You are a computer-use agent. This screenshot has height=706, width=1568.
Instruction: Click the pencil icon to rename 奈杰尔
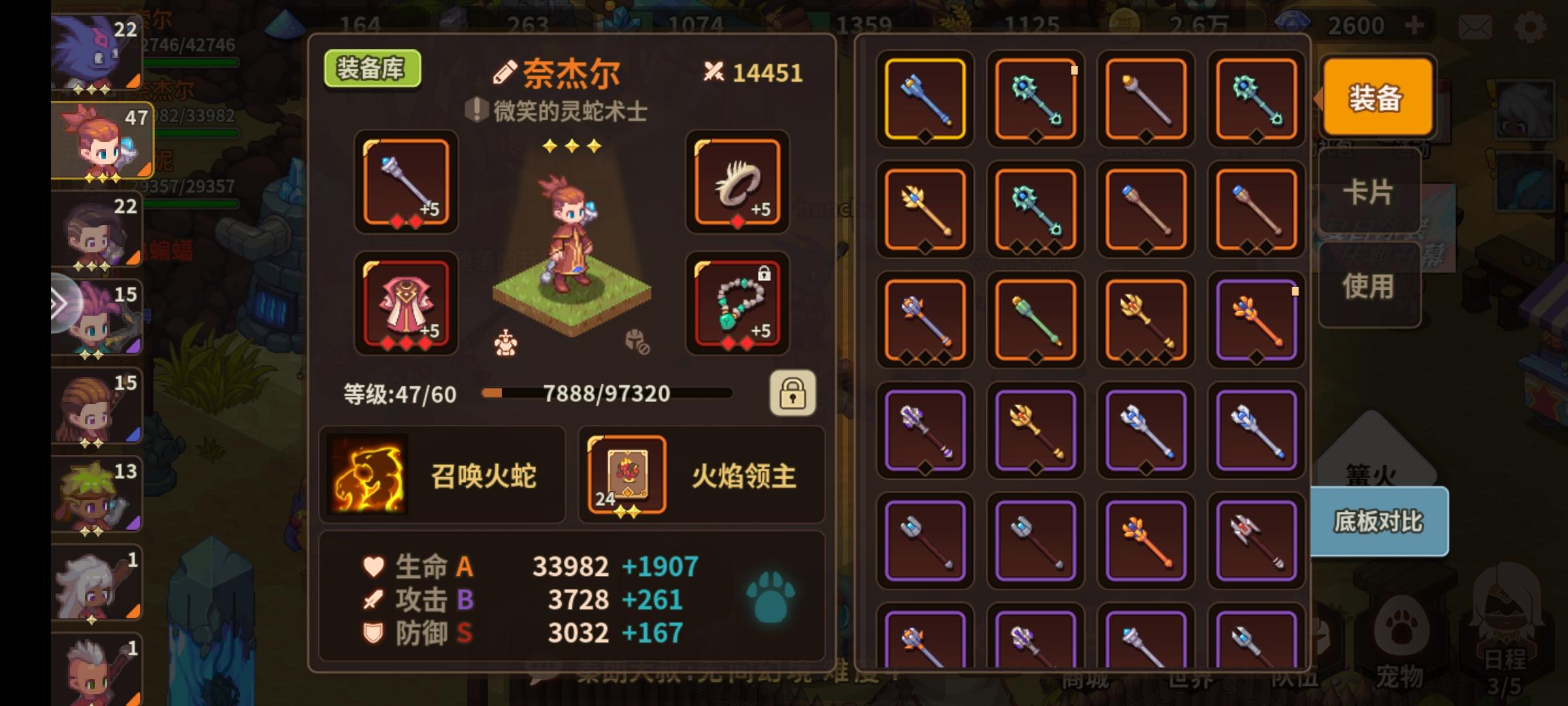point(503,72)
